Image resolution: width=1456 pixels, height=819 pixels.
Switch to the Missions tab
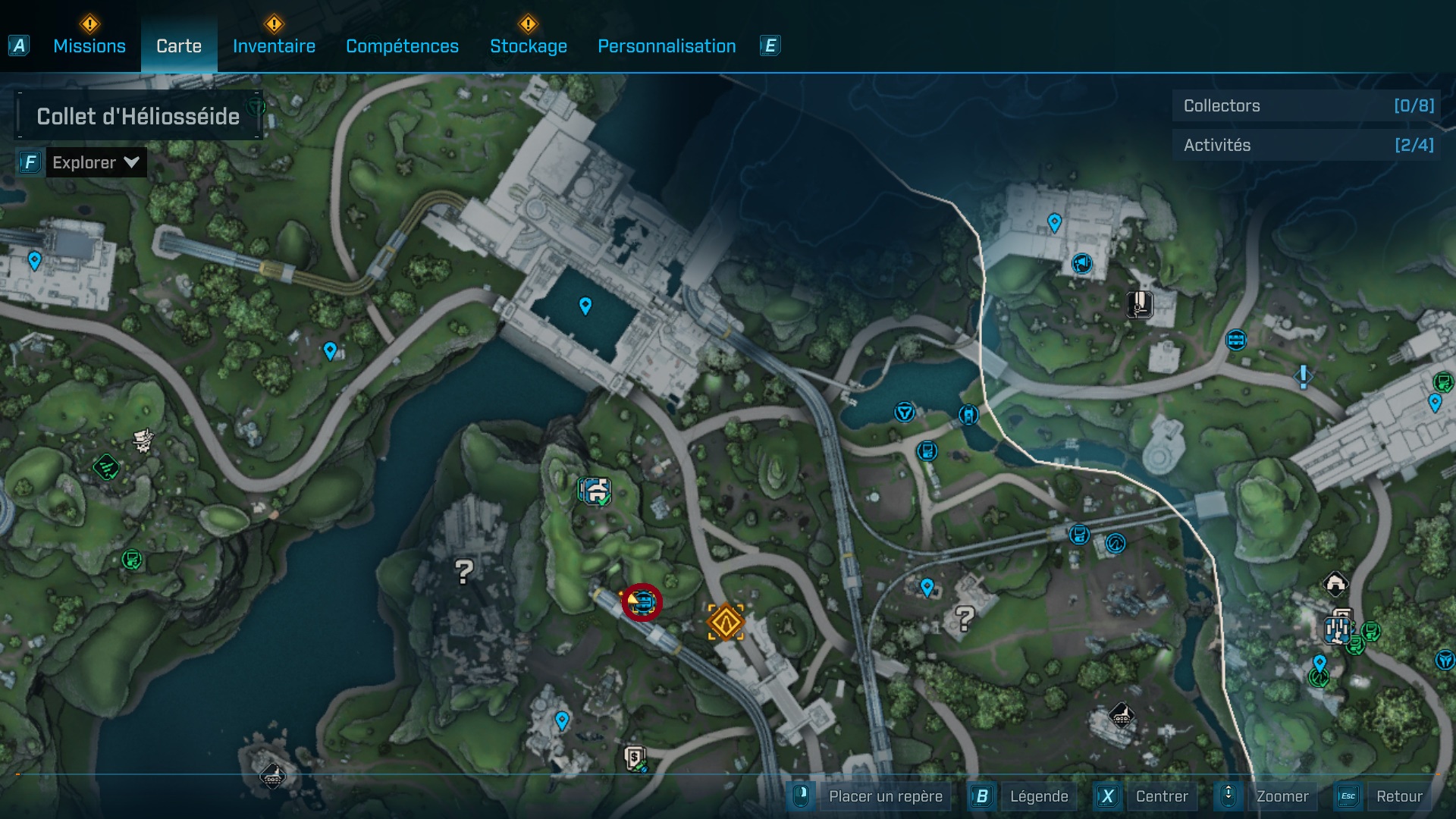pyautogui.click(x=89, y=46)
